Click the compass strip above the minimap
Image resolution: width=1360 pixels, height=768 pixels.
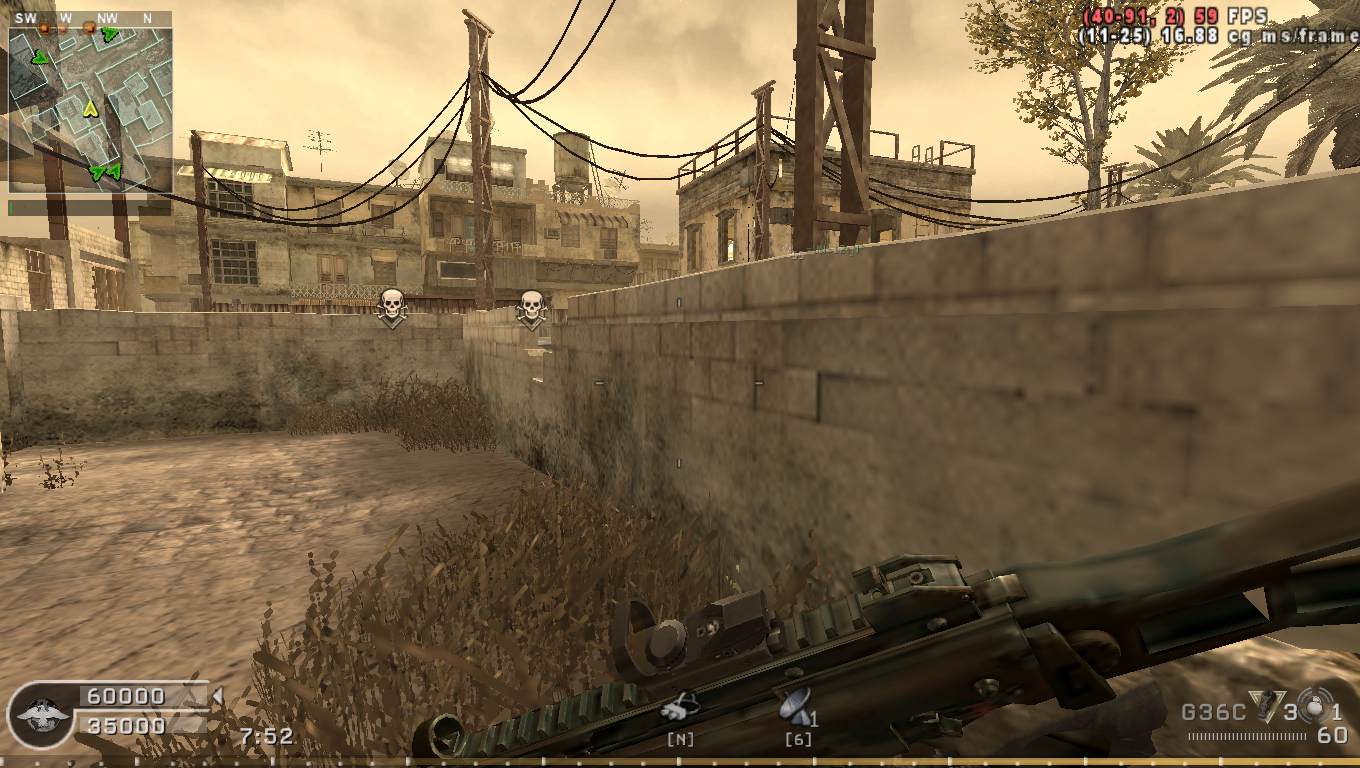click(90, 18)
